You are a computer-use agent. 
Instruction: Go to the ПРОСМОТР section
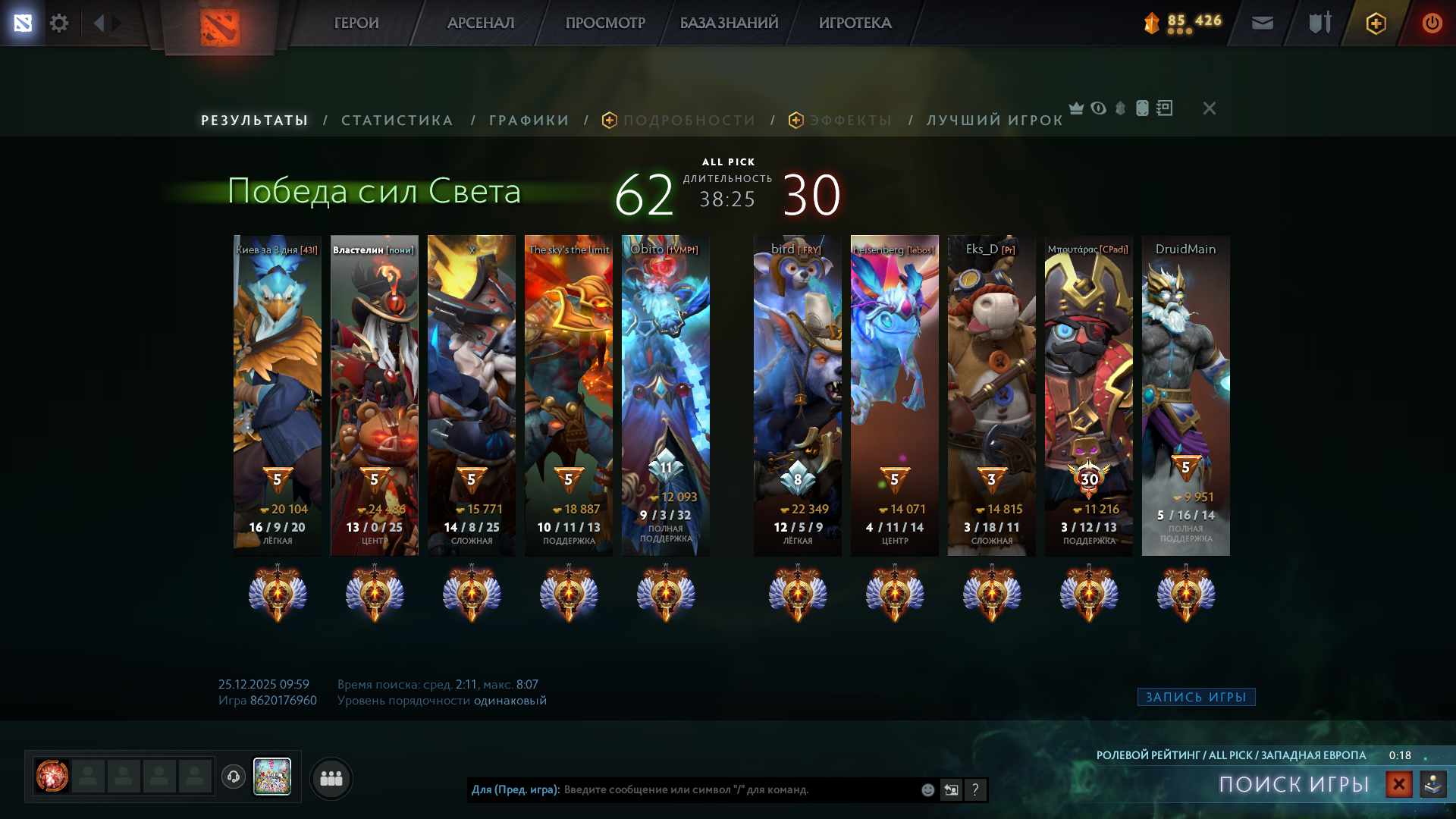click(x=605, y=23)
